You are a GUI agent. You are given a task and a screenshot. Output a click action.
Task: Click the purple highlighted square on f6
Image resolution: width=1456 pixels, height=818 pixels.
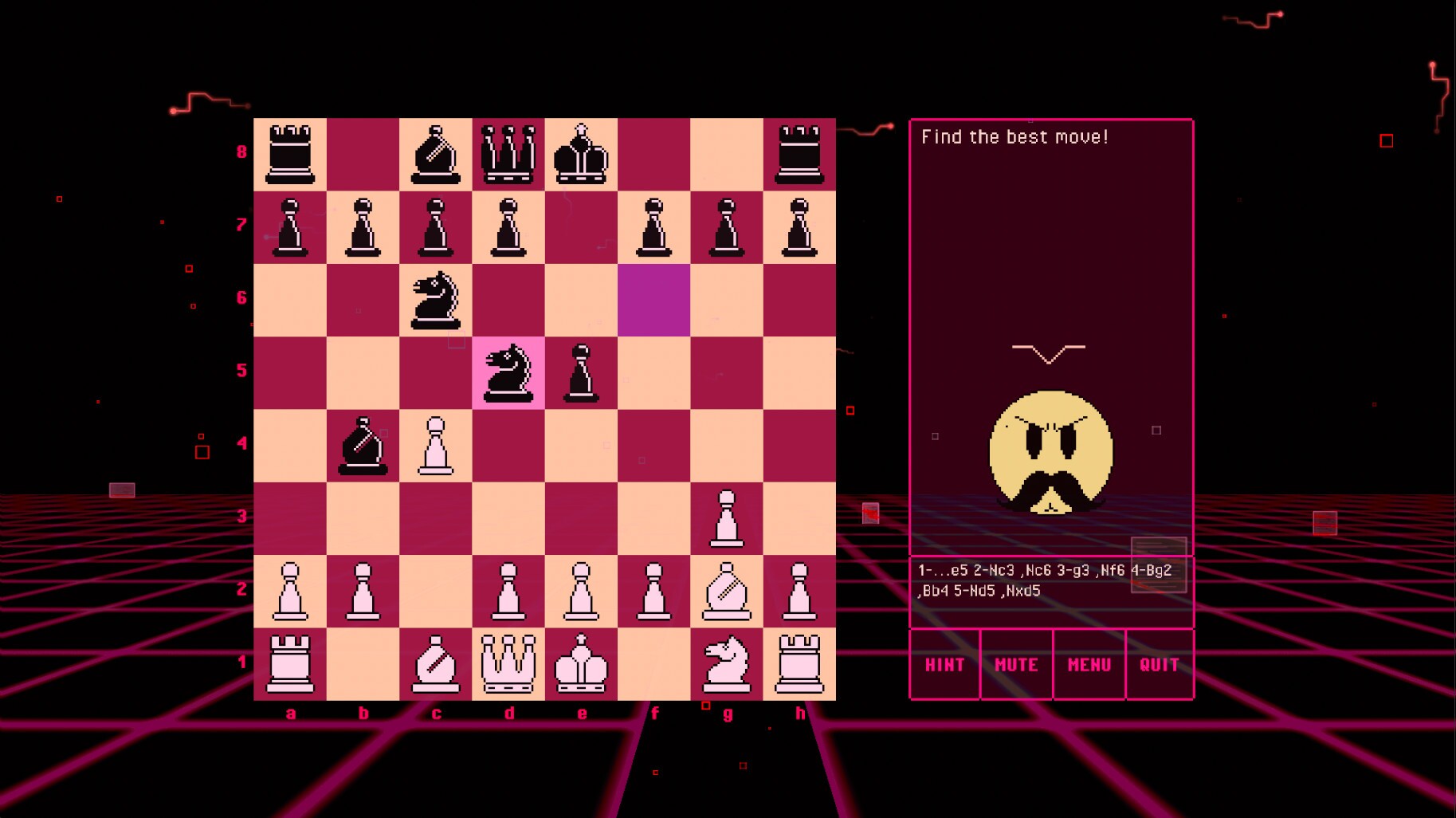[653, 298]
